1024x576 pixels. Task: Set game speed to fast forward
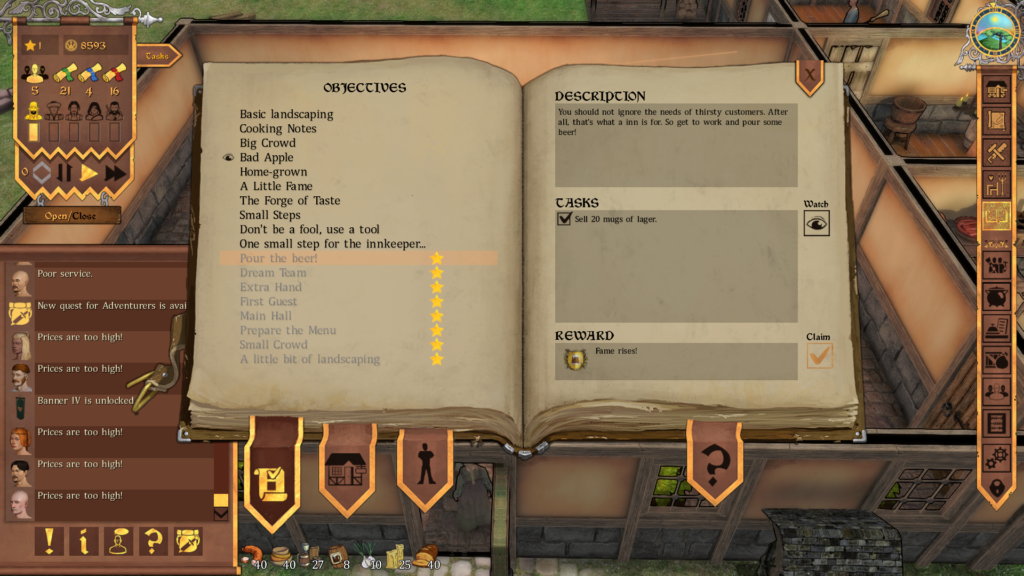(x=115, y=173)
